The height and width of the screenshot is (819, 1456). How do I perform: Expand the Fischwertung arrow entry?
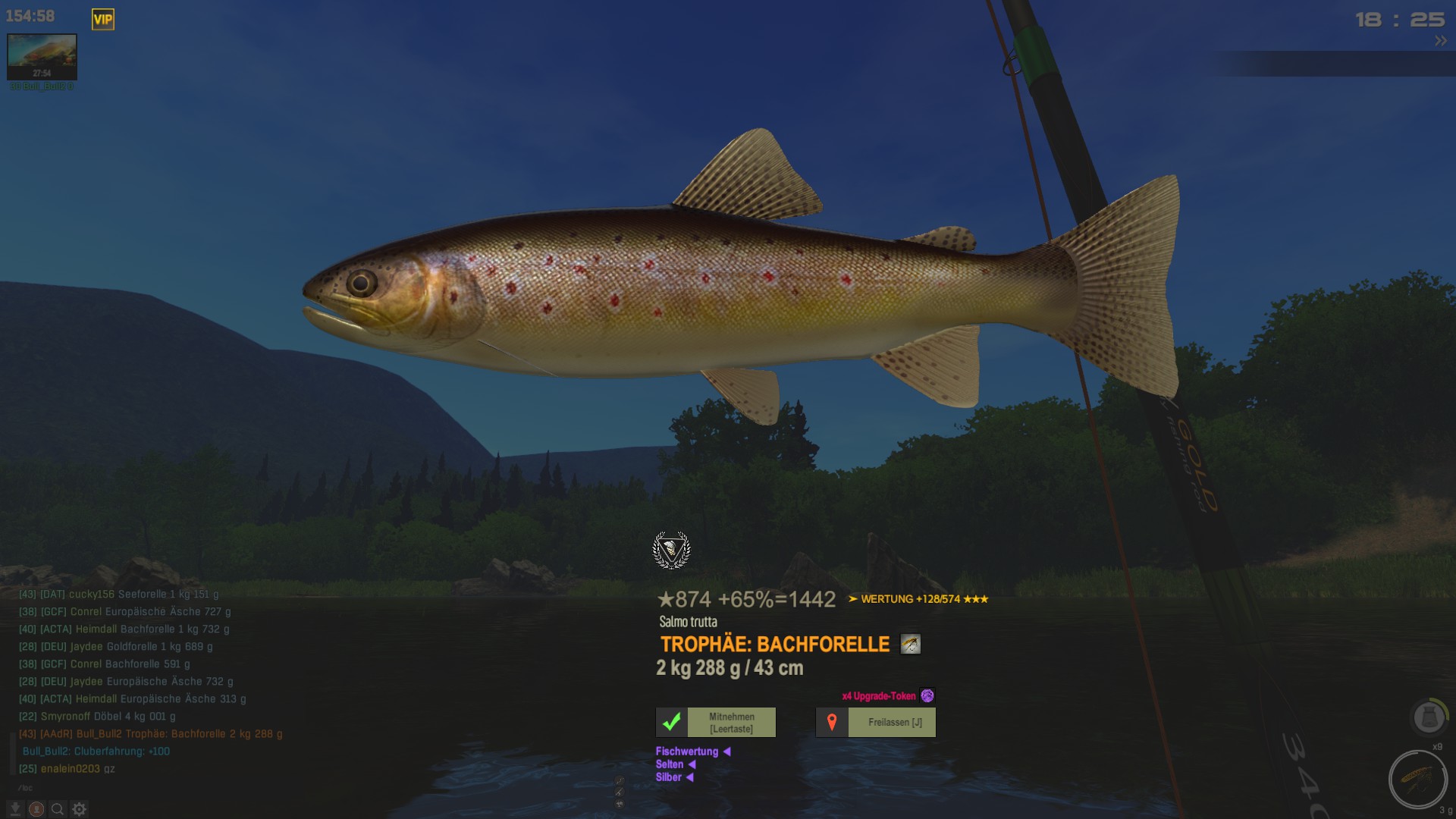[x=726, y=752]
